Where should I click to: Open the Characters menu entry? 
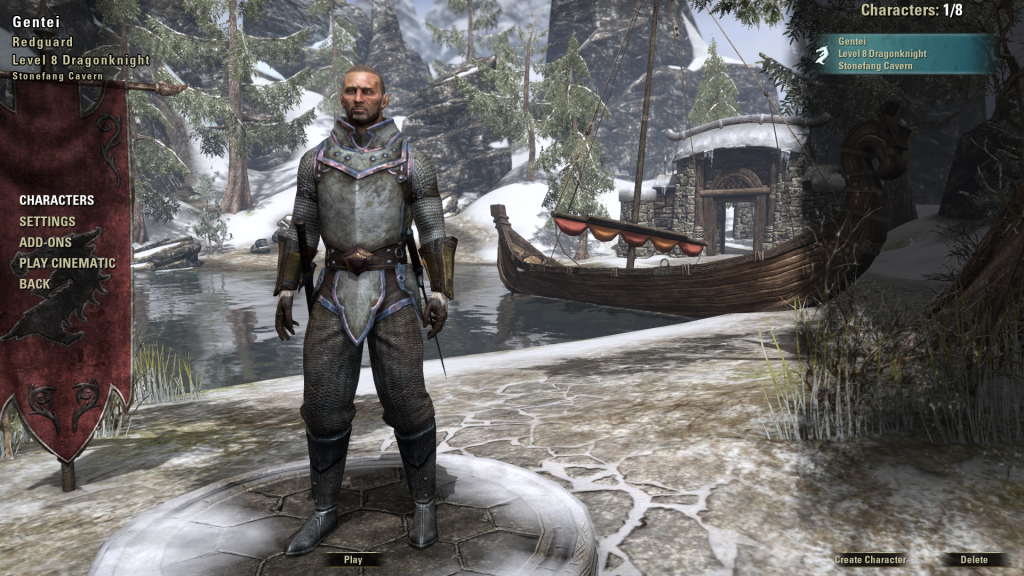(56, 200)
